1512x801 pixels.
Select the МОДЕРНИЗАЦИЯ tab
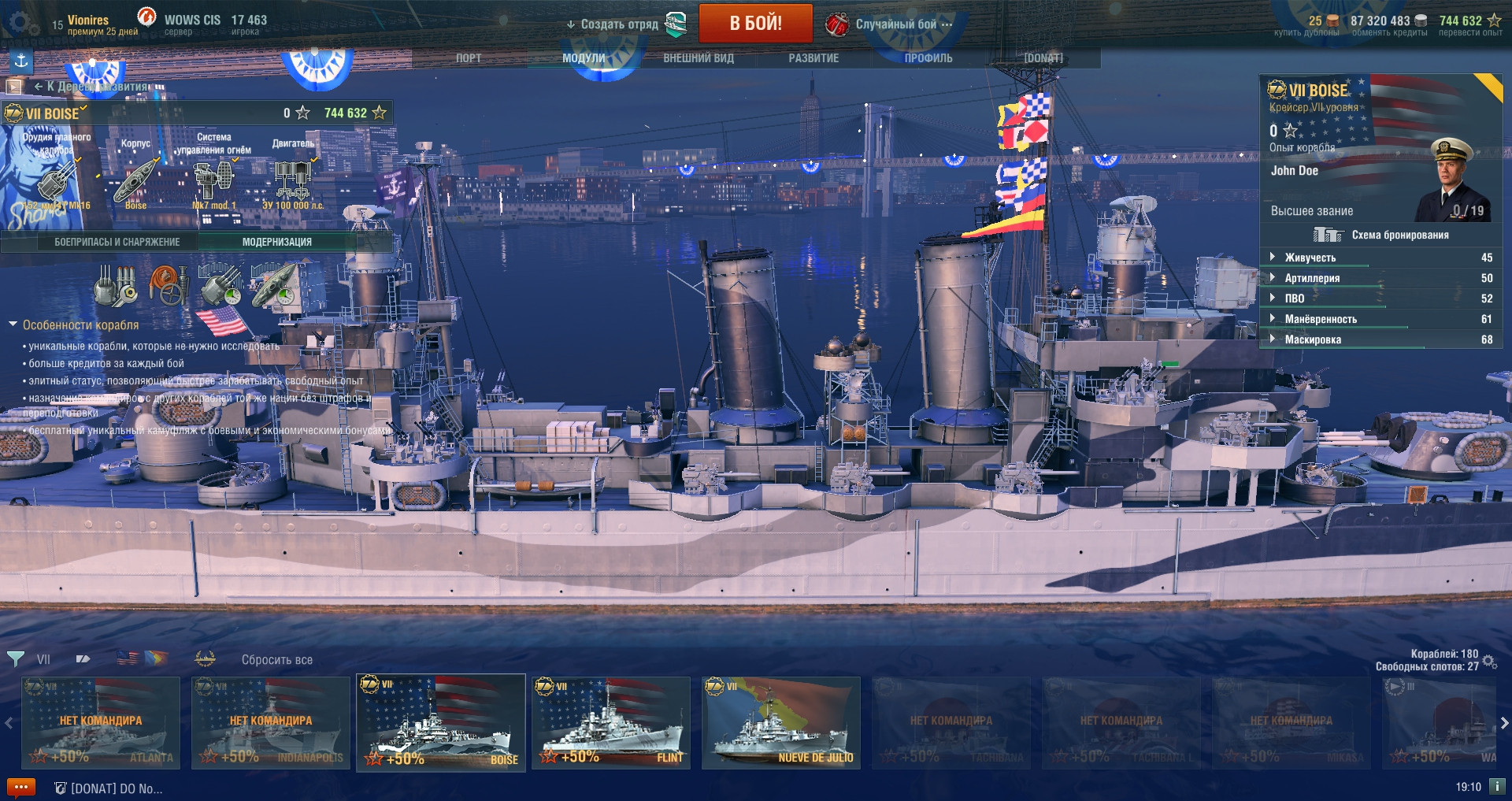pyautogui.click(x=276, y=242)
